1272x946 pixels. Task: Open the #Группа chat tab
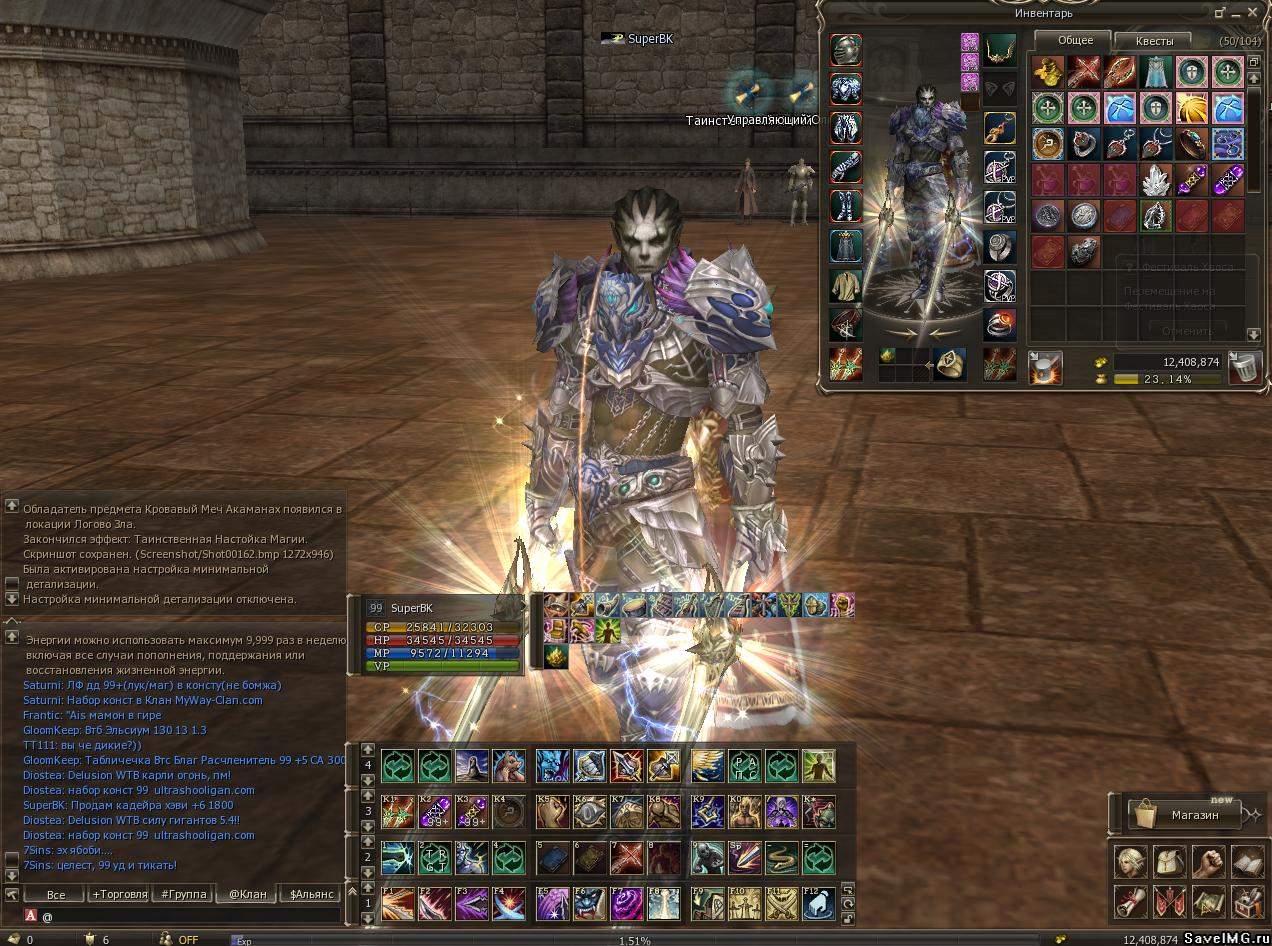click(184, 894)
